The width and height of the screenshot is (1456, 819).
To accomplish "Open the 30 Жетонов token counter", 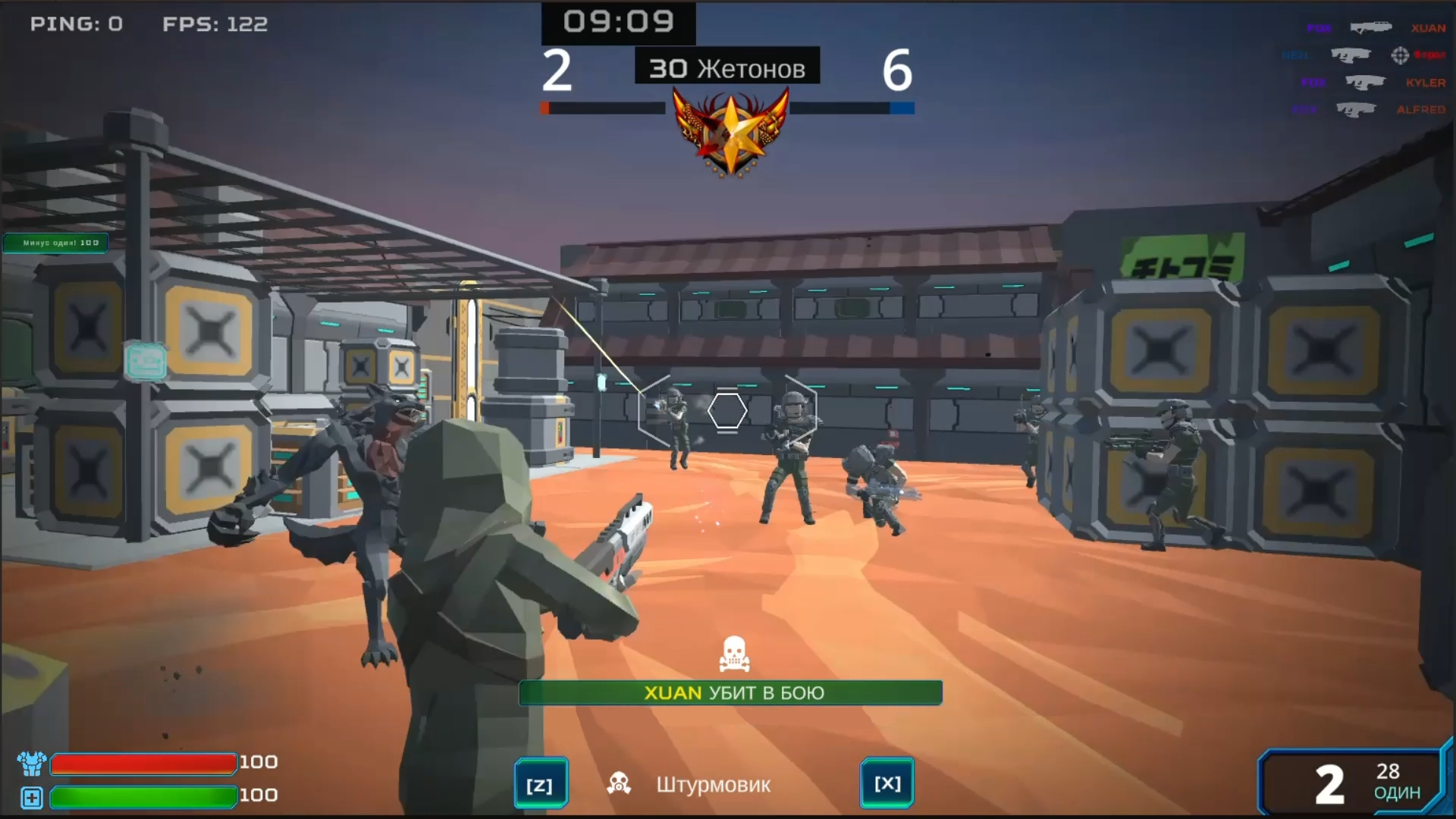I will (726, 67).
